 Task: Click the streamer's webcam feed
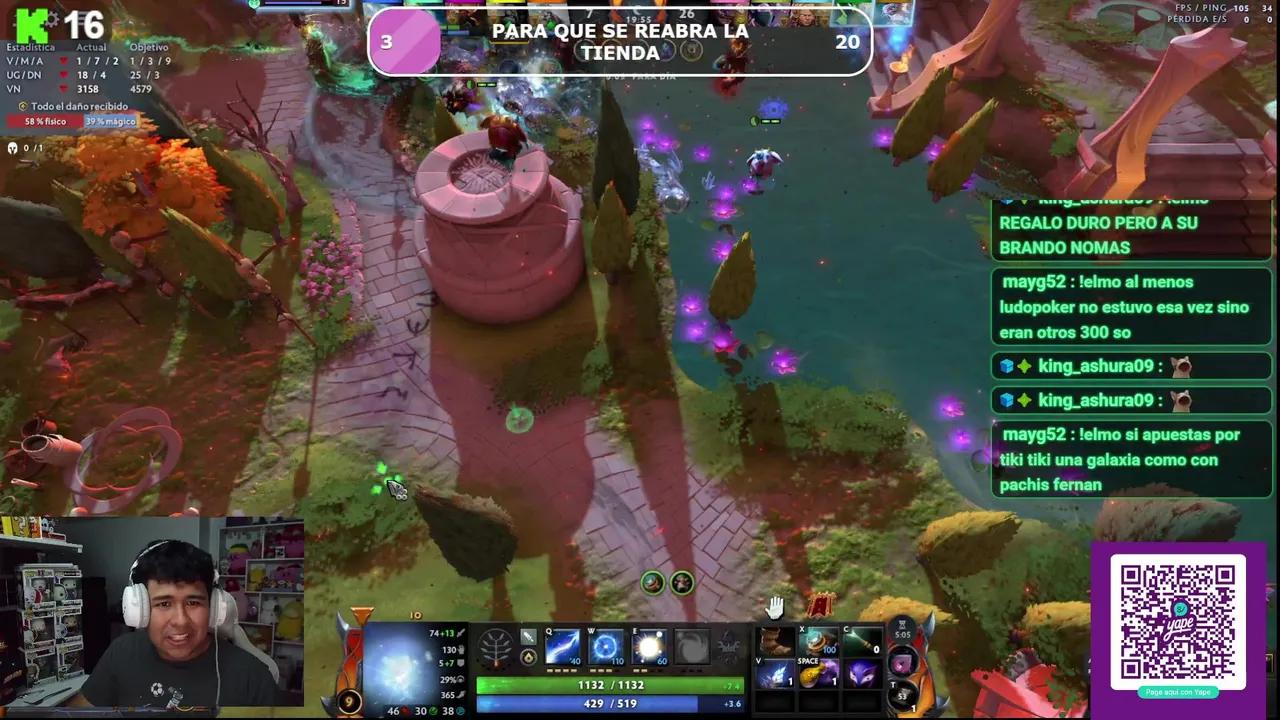pyautogui.click(x=150, y=610)
